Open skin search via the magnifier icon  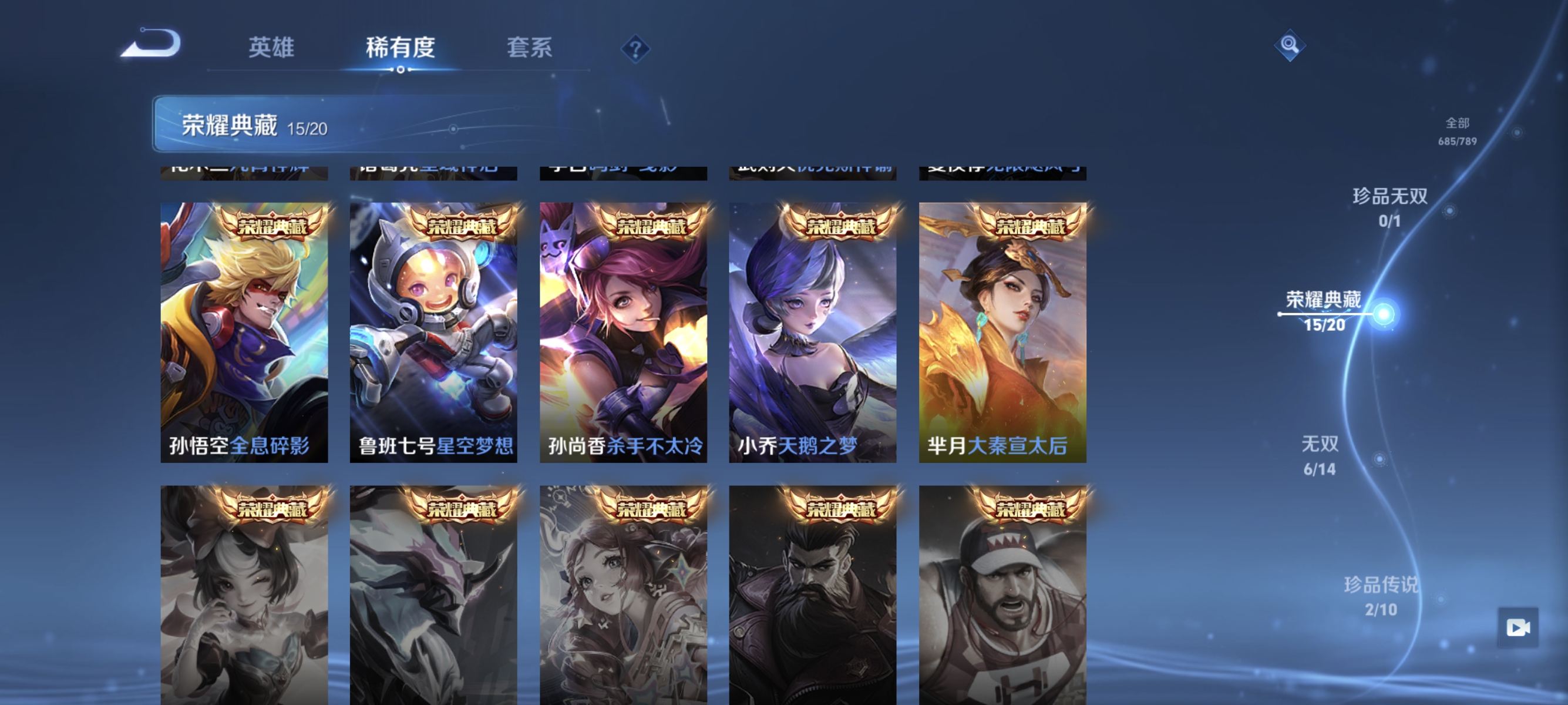coord(1290,45)
